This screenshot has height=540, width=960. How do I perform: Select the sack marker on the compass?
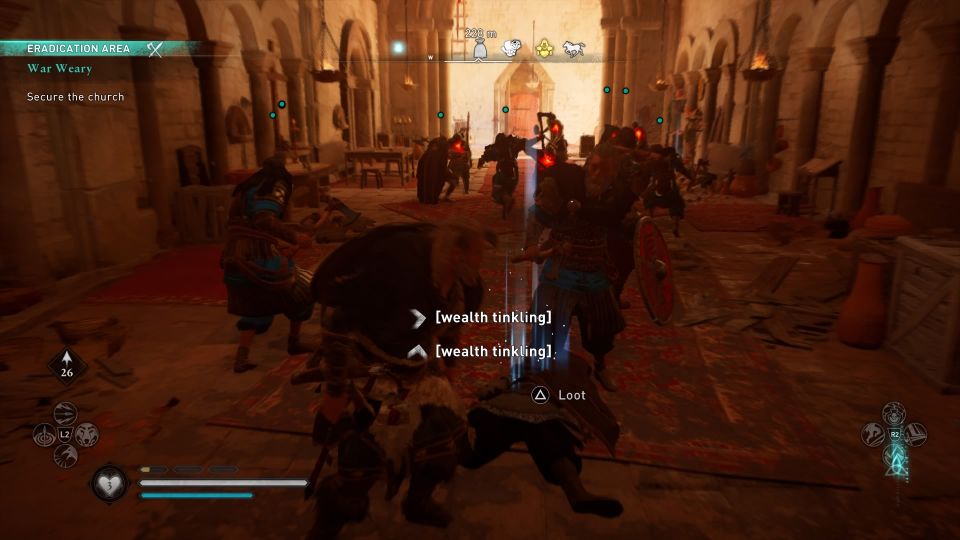point(480,50)
